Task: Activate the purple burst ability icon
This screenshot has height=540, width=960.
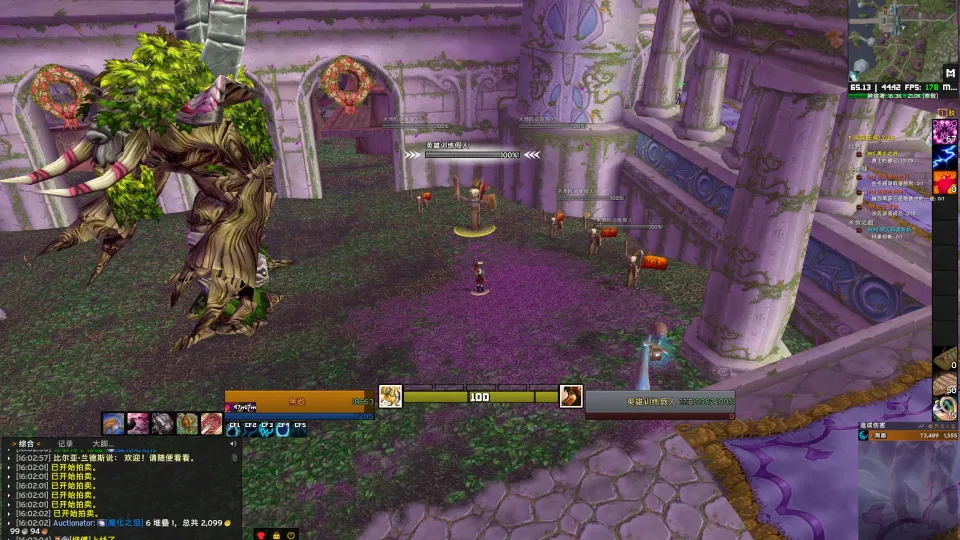Action: (945, 131)
